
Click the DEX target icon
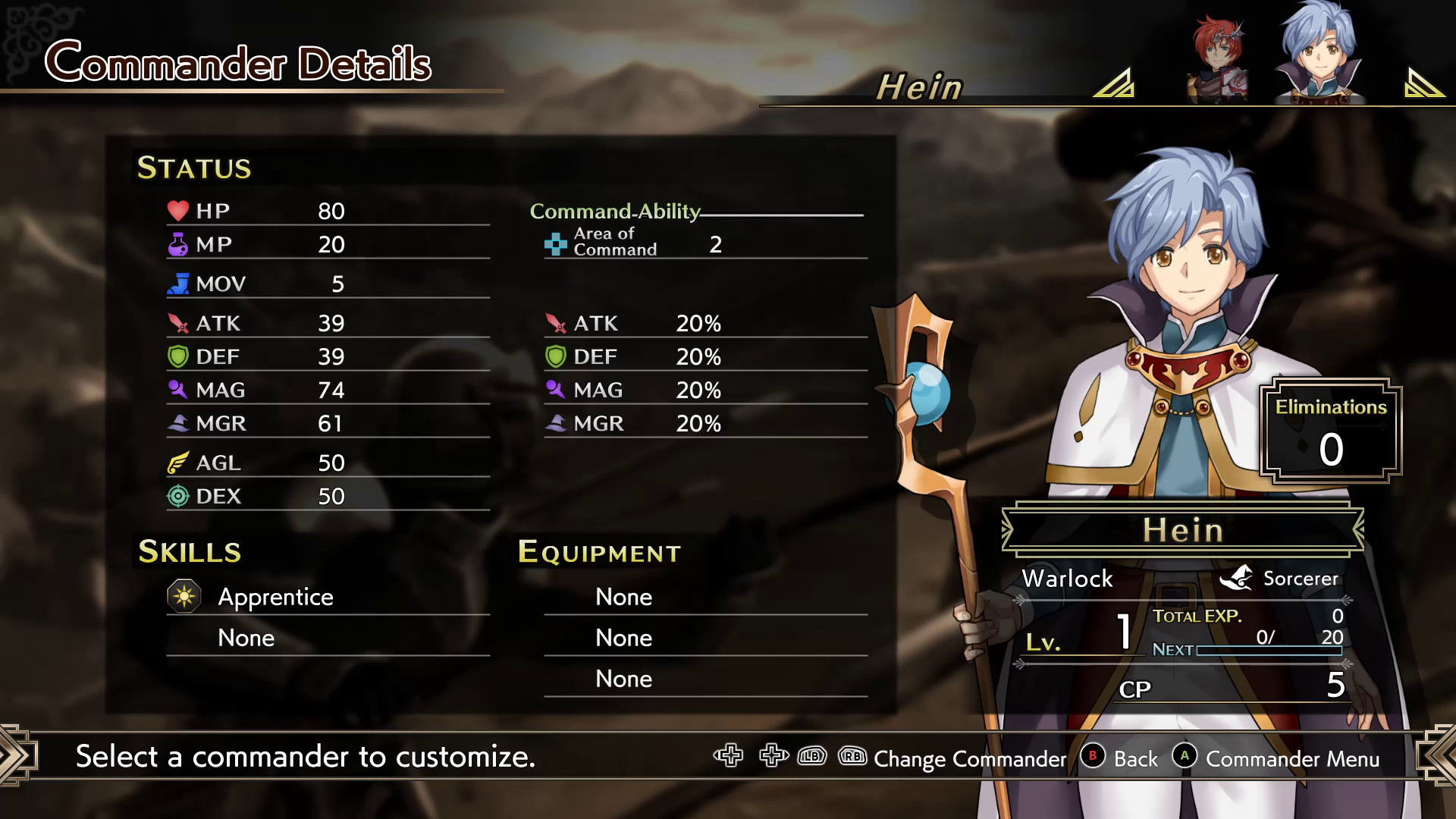pyautogui.click(x=177, y=495)
